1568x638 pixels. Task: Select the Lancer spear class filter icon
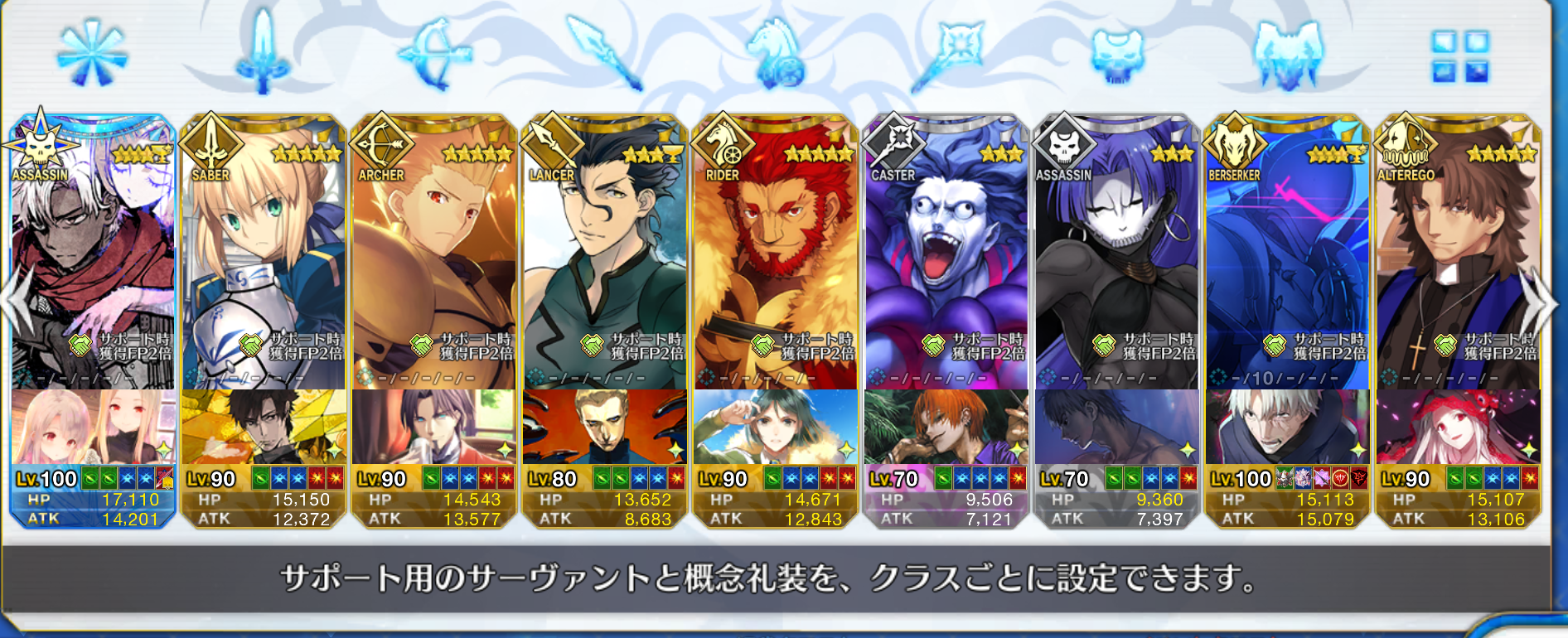pyautogui.click(x=601, y=54)
